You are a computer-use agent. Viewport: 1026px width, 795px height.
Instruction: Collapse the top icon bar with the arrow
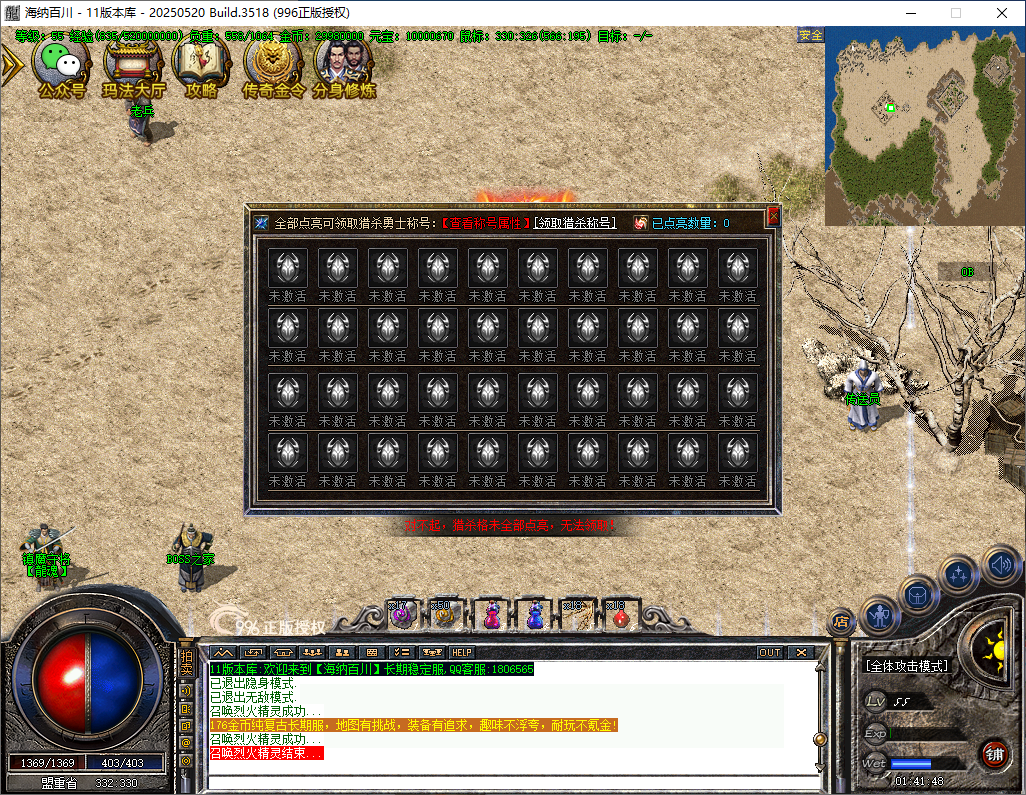[11, 65]
